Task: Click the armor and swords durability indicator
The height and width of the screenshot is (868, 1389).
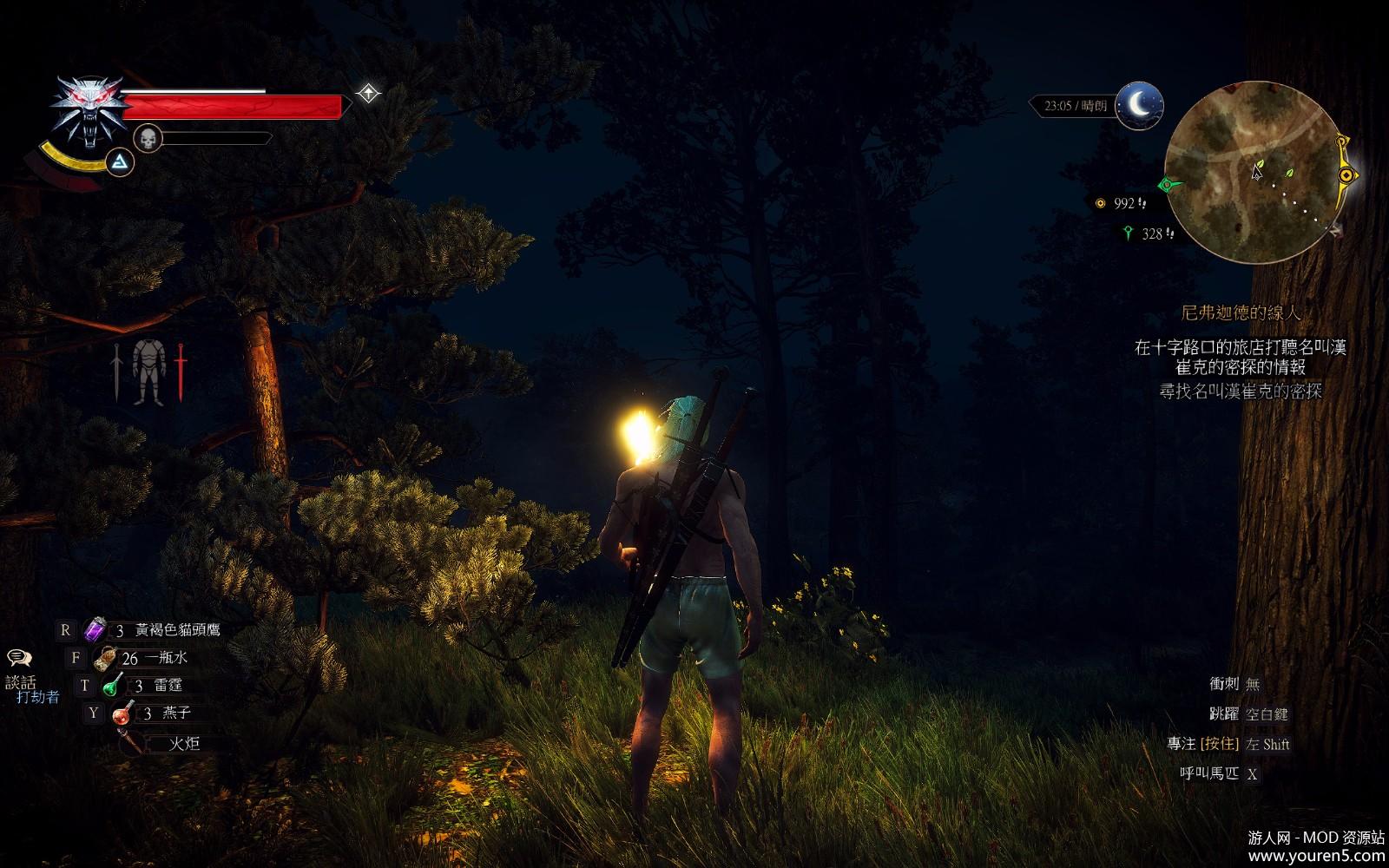Action: click(x=148, y=372)
